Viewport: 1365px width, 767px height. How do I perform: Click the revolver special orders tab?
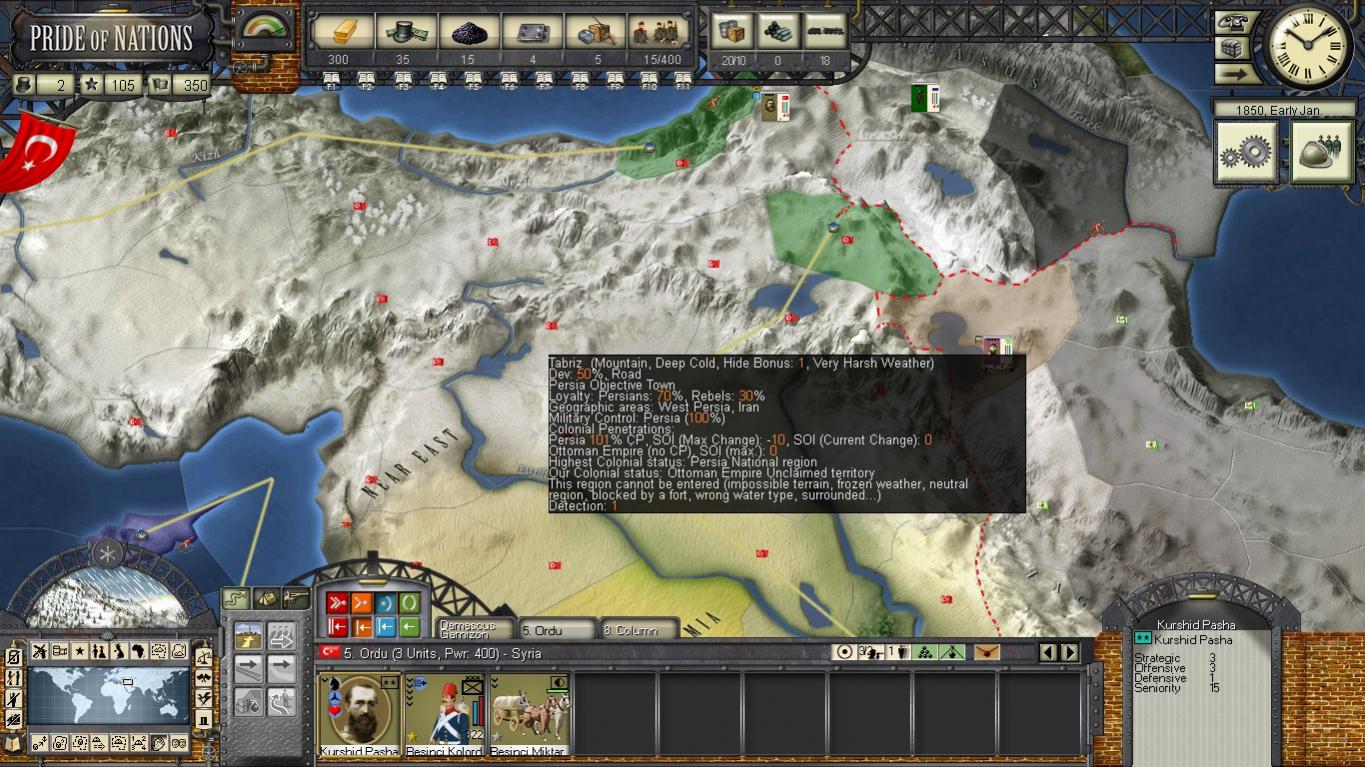[x=296, y=598]
